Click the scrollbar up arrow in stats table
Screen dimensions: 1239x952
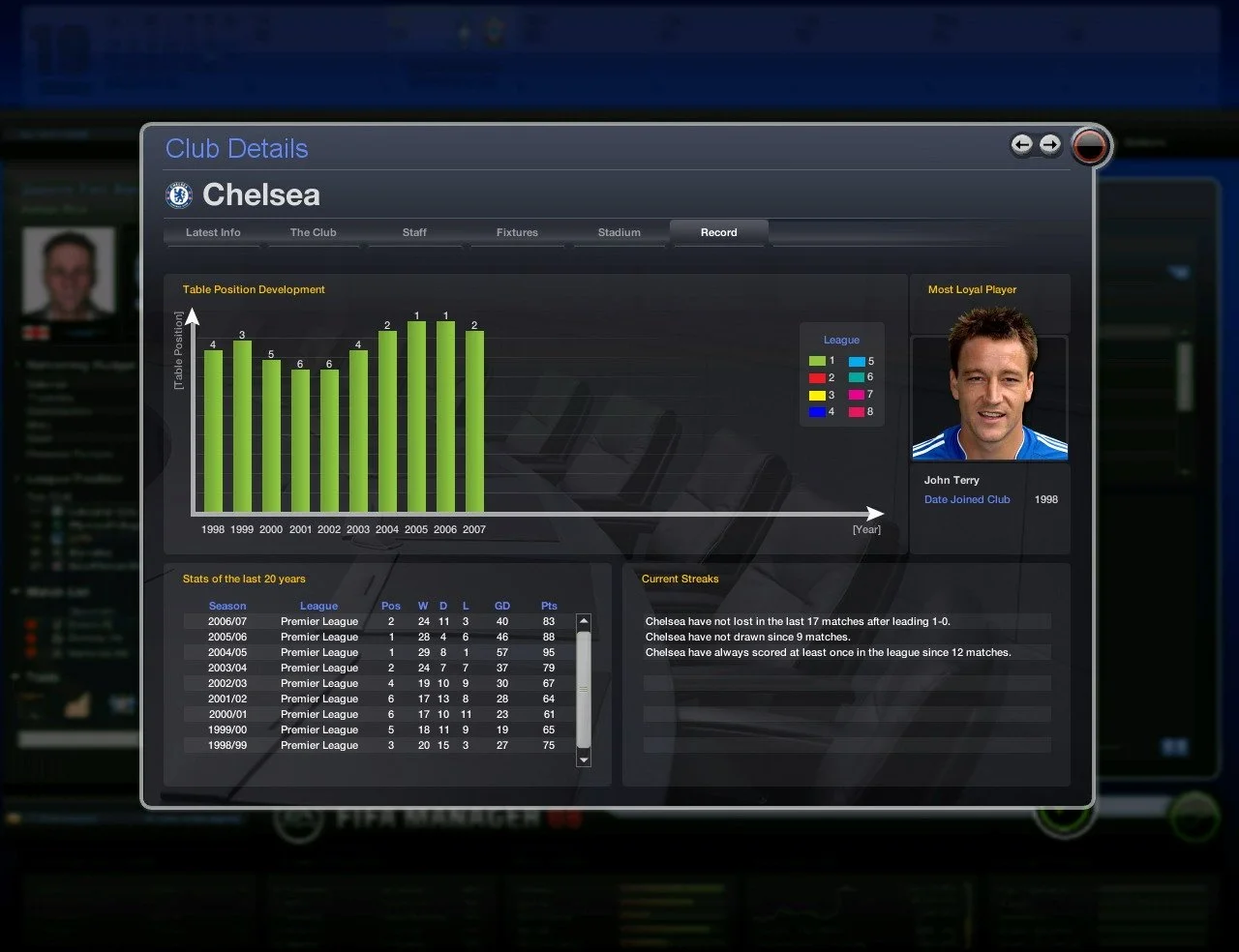pos(583,622)
